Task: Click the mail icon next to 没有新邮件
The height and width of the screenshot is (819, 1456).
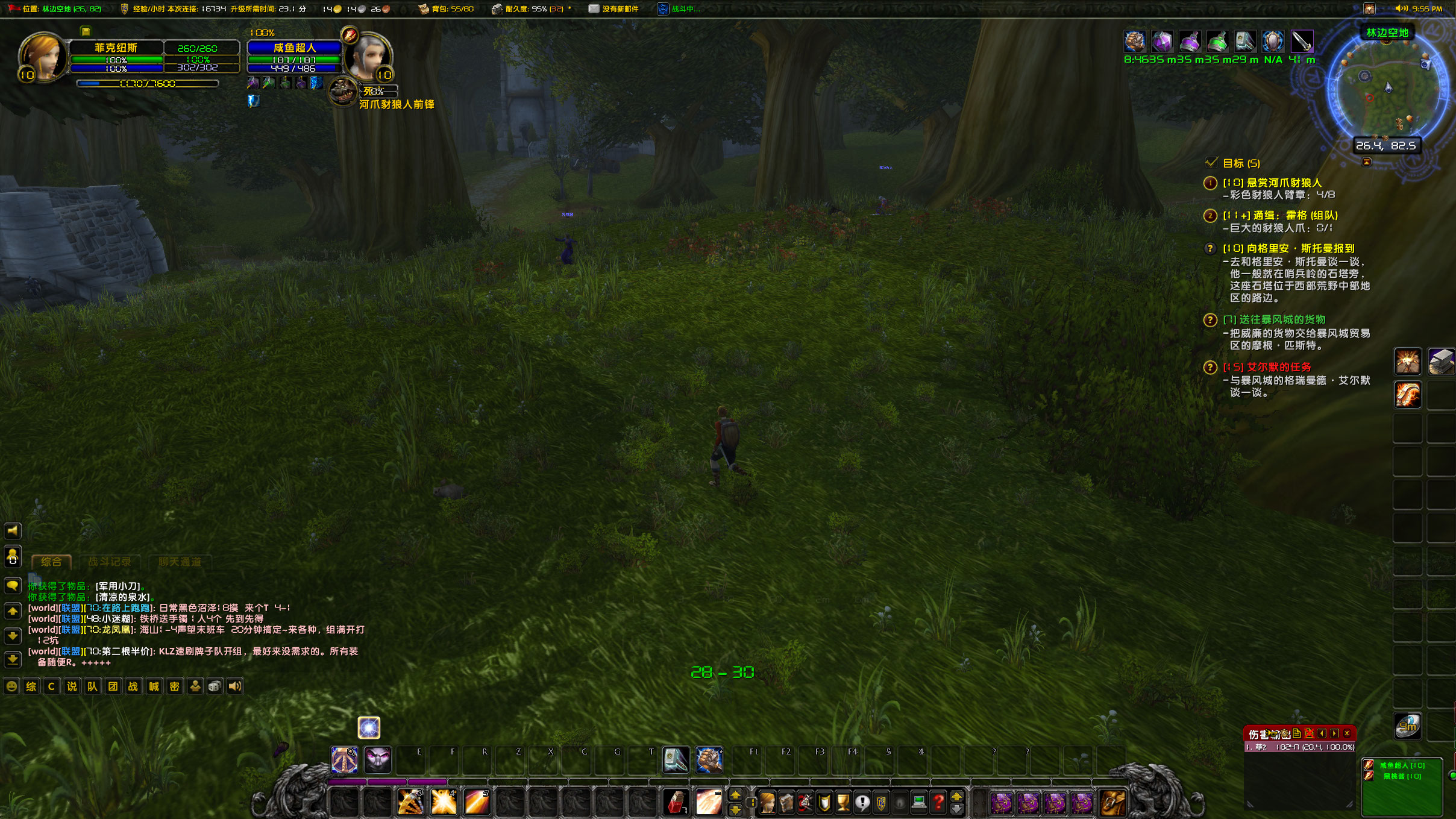Action: click(594, 9)
